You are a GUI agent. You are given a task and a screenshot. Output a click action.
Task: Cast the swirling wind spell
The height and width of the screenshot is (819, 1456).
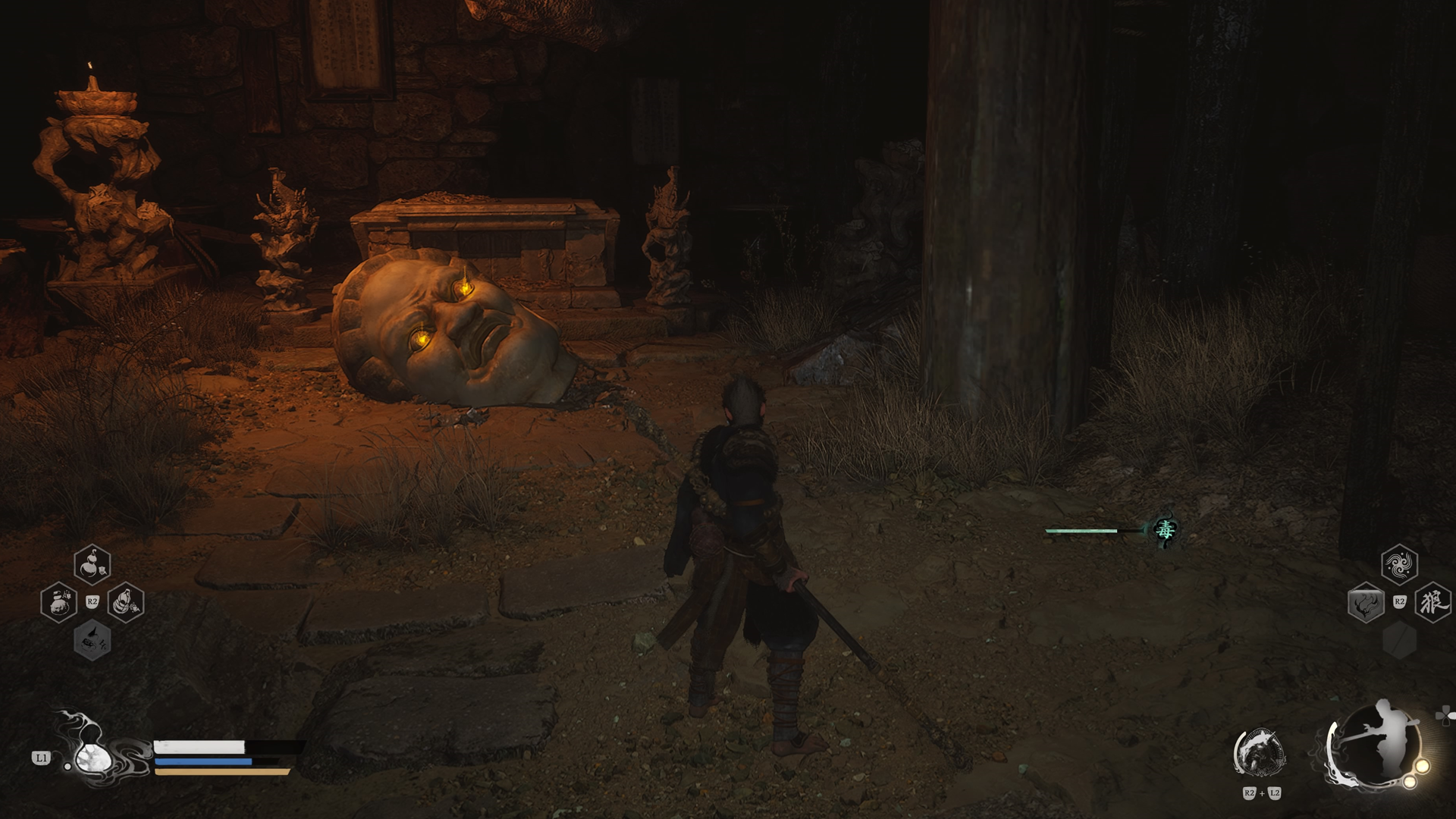(1399, 564)
